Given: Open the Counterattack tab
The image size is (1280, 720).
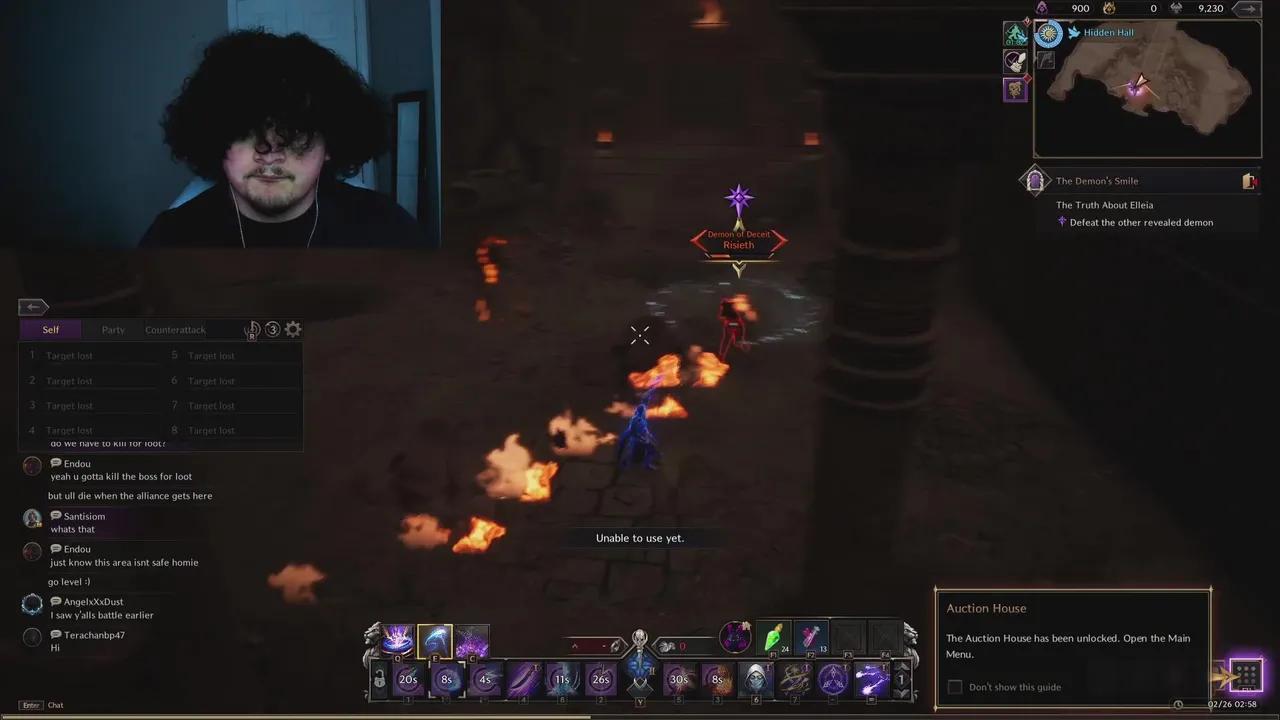Looking at the screenshot, I should [175, 329].
